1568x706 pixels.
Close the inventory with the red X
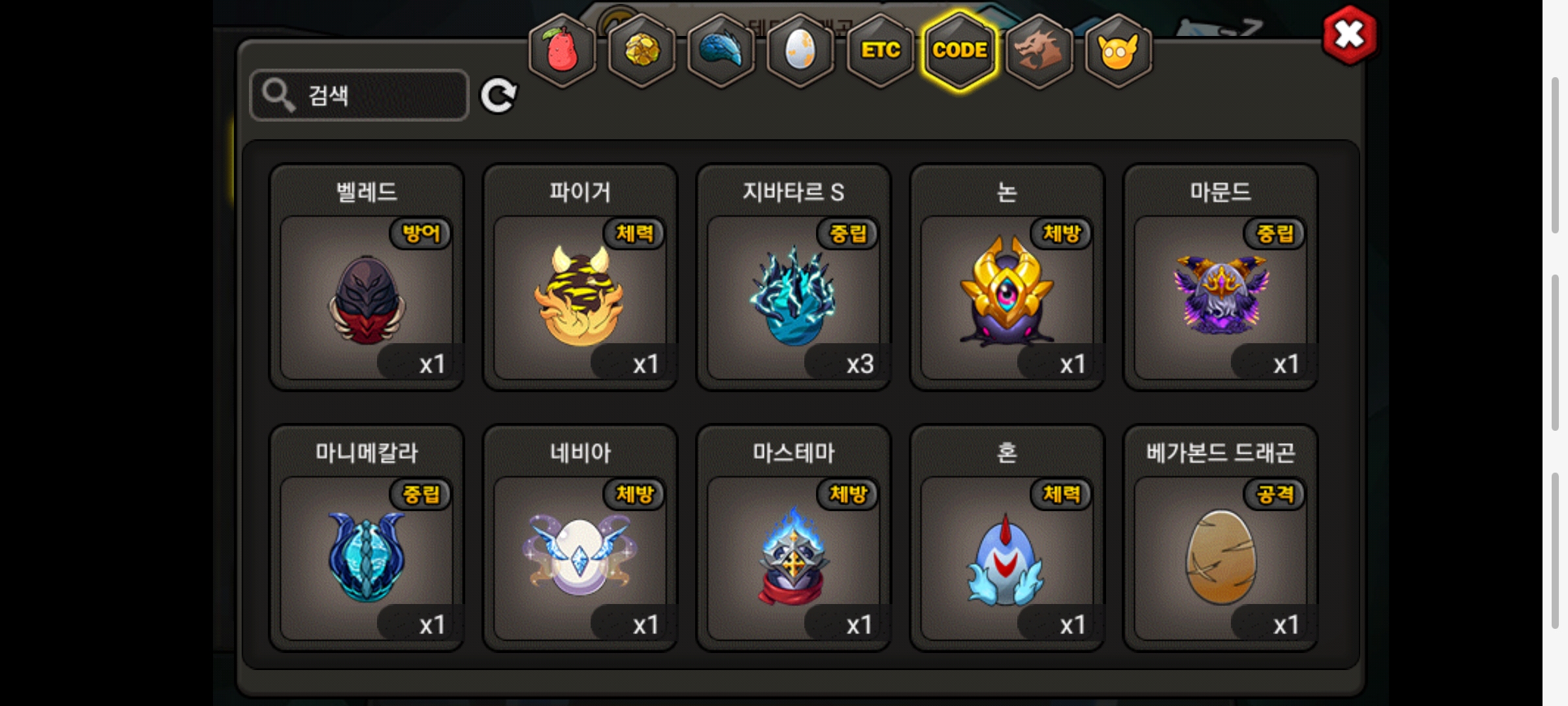(1349, 35)
